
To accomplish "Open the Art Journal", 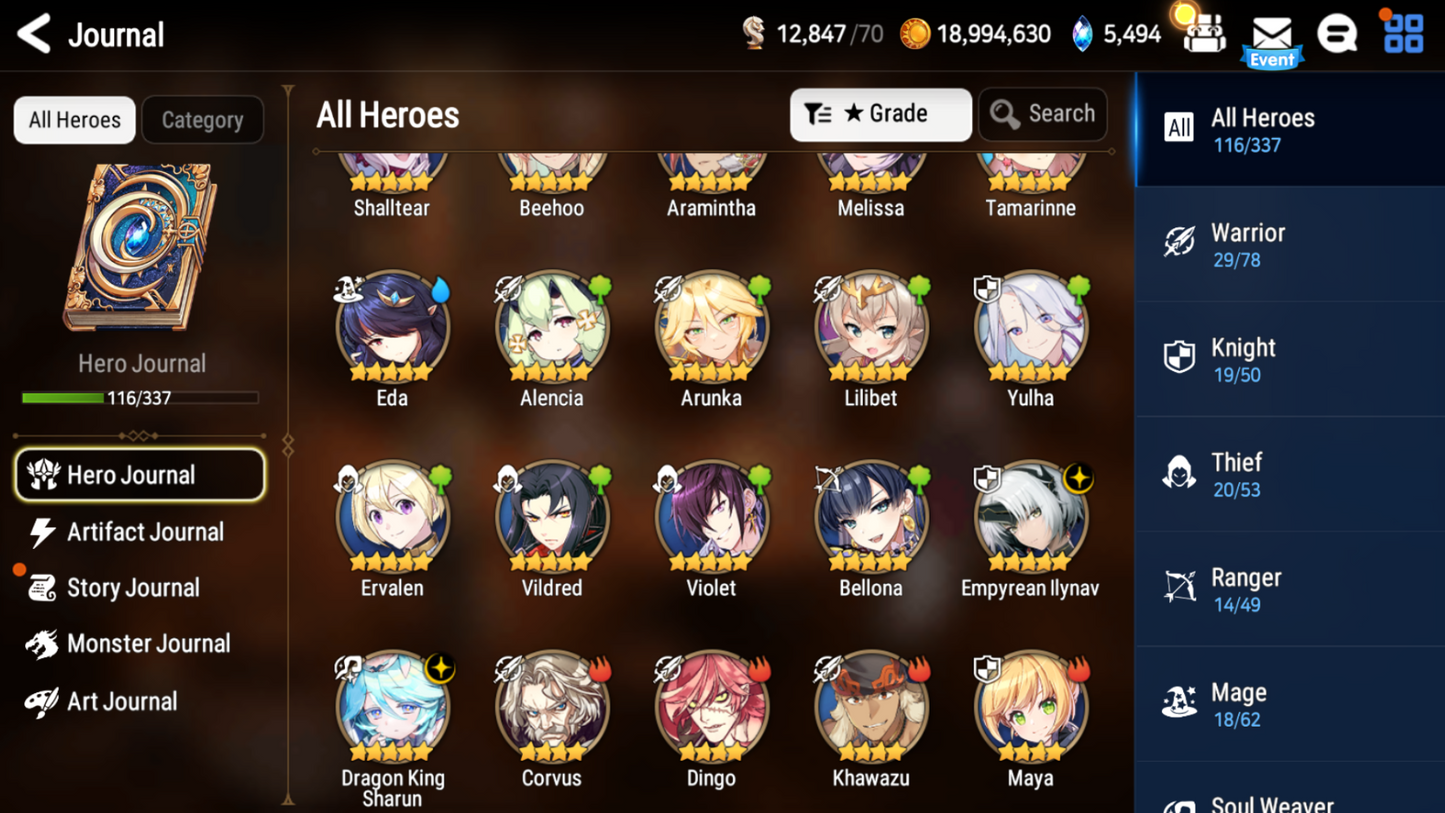I will pos(120,701).
